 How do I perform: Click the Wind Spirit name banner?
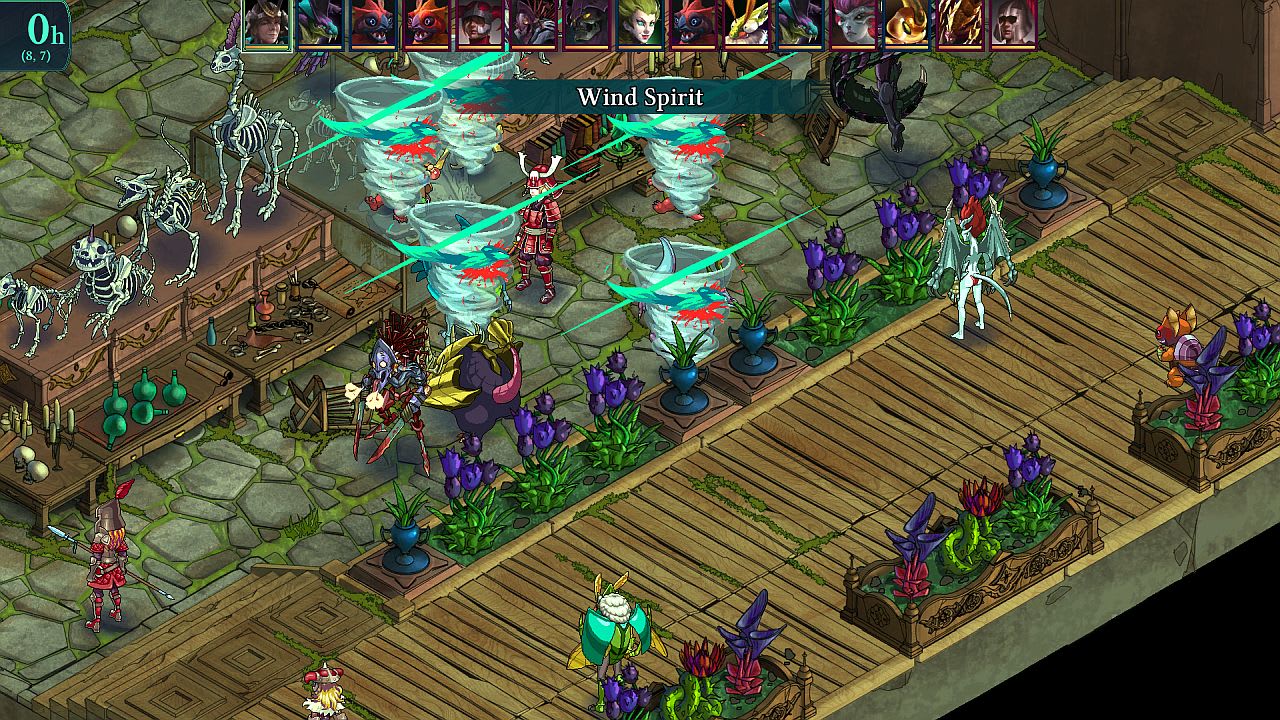click(643, 97)
